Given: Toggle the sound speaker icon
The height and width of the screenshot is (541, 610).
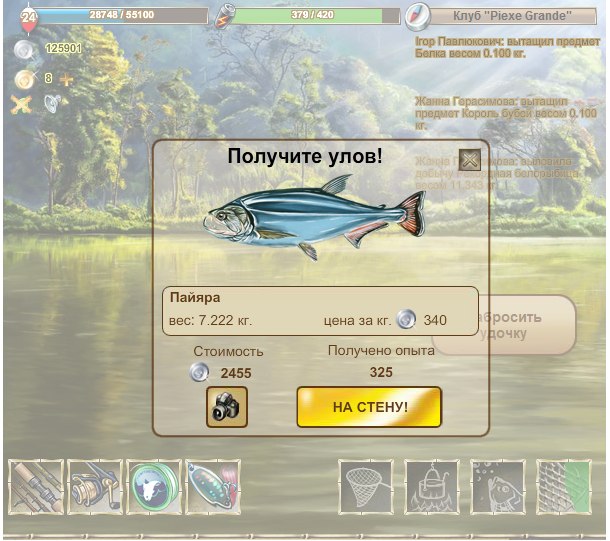Looking at the screenshot, I should [51, 103].
